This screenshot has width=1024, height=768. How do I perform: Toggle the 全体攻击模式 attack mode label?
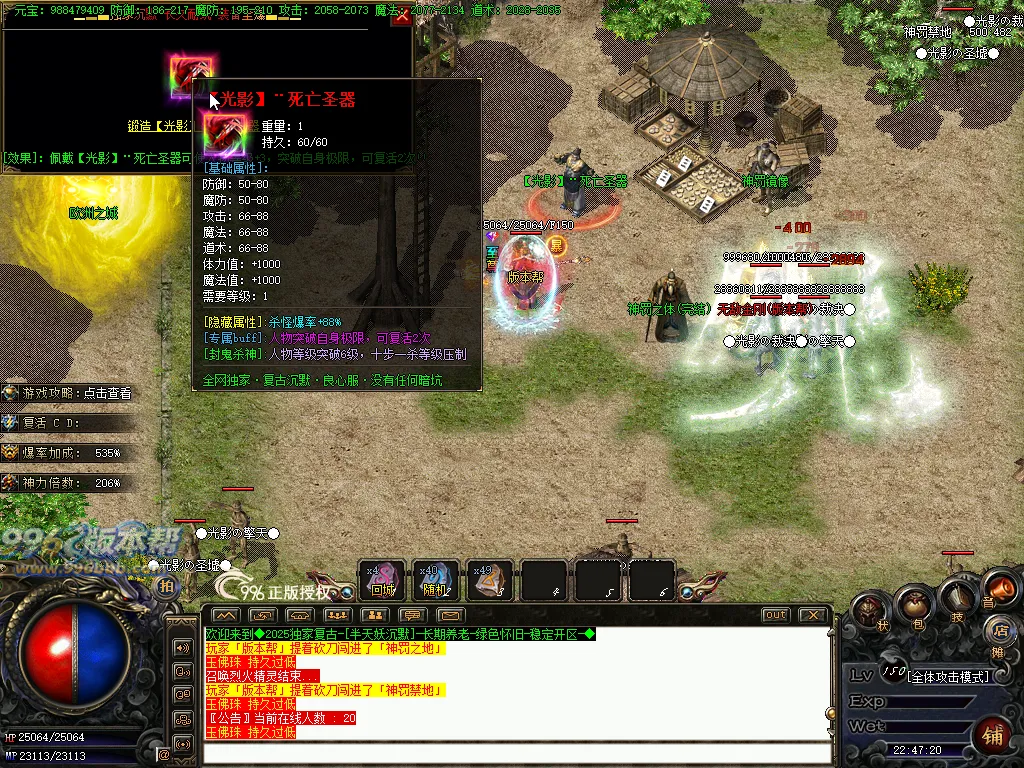(948, 677)
